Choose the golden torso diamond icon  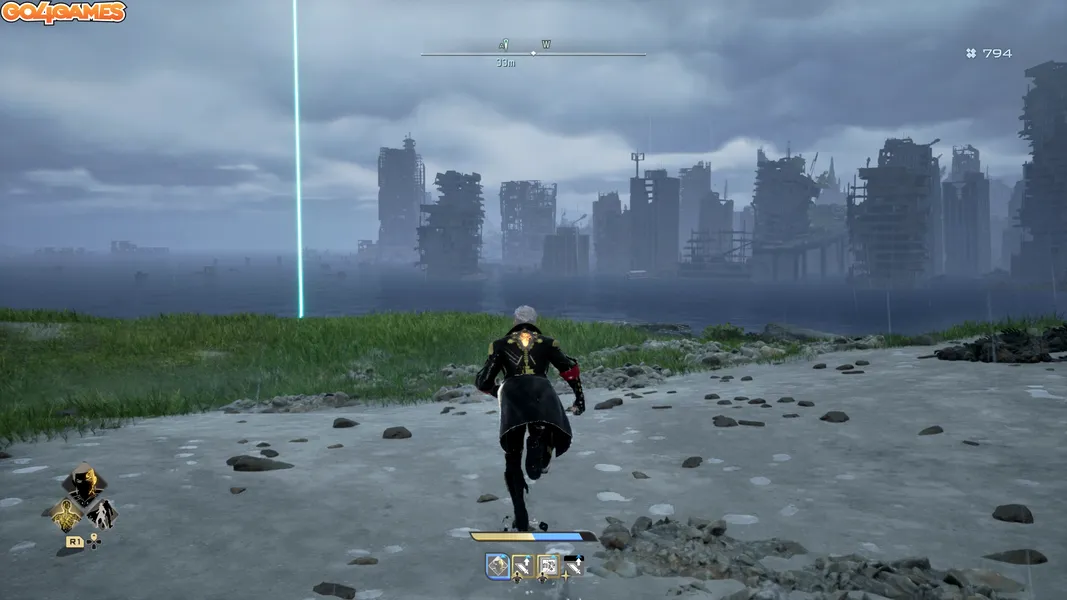(66, 514)
